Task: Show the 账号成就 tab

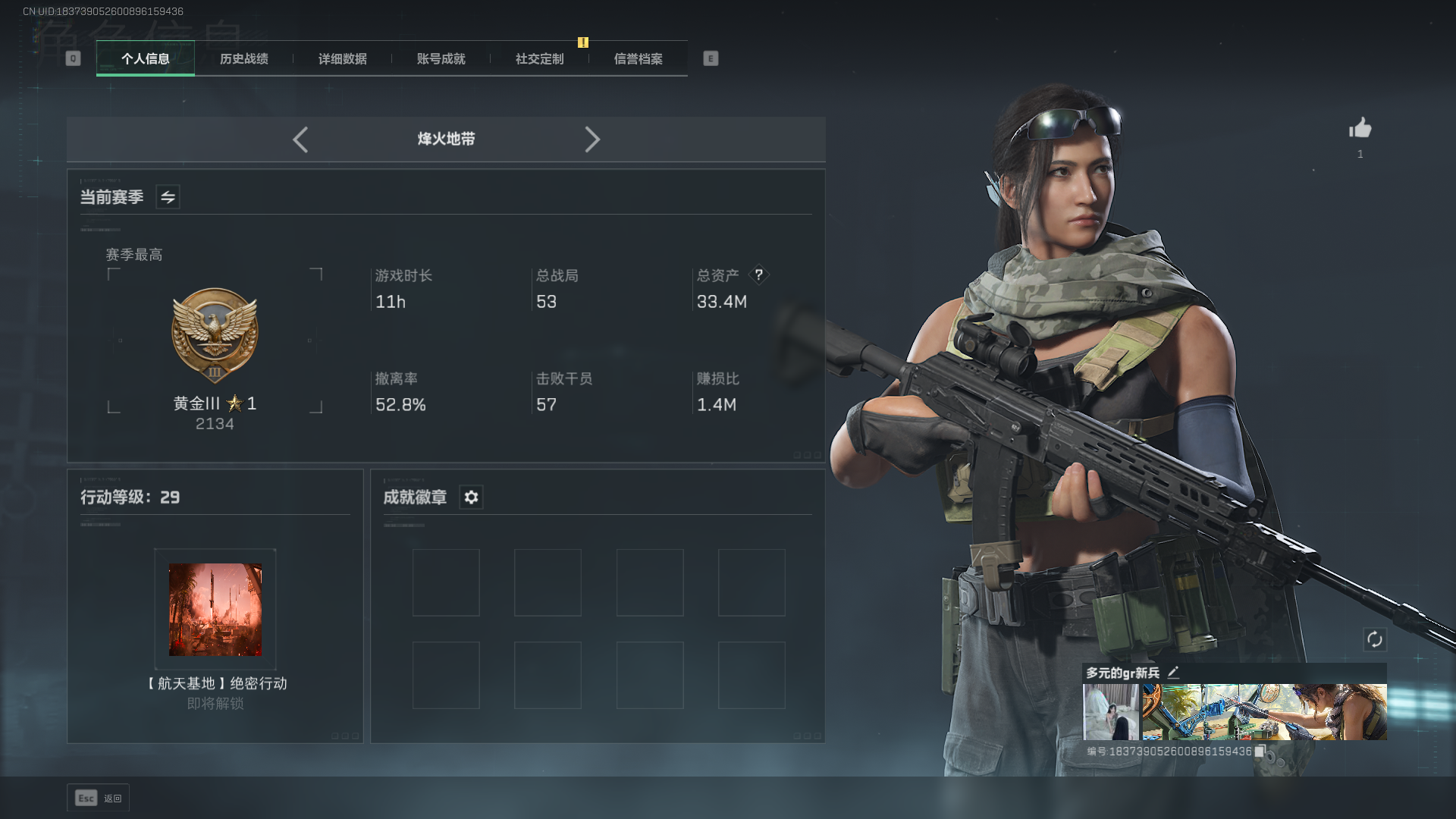Action: point(441,59)
